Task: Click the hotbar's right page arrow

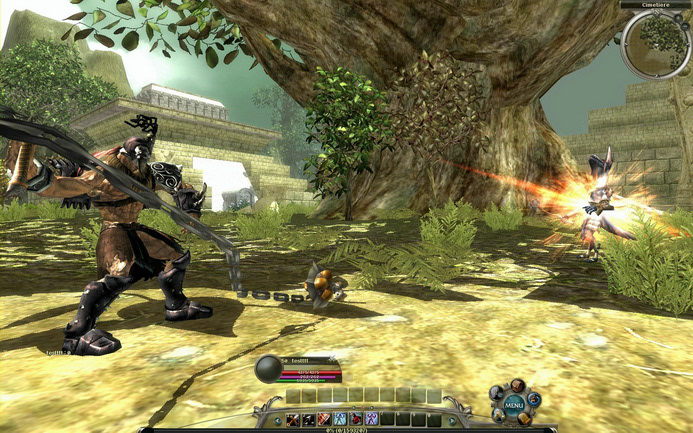Action: (x=452, y=420)
